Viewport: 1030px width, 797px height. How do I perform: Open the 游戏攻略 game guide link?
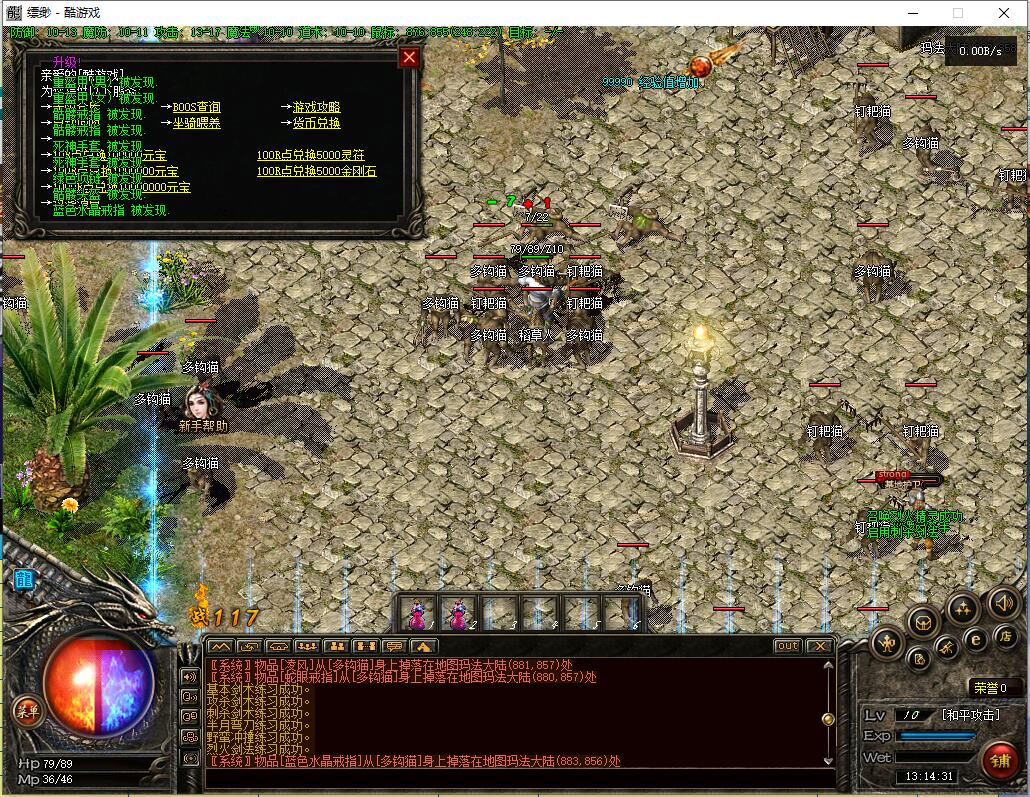coord(316,107)
